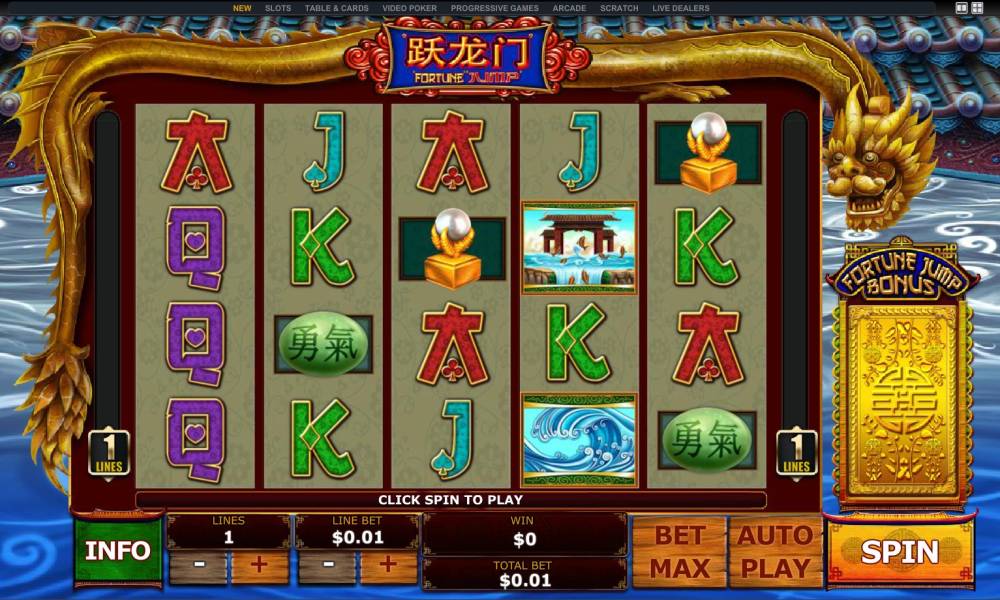
Task: Go to TABLE & CARDS games
Action: [x=337, y=8]
